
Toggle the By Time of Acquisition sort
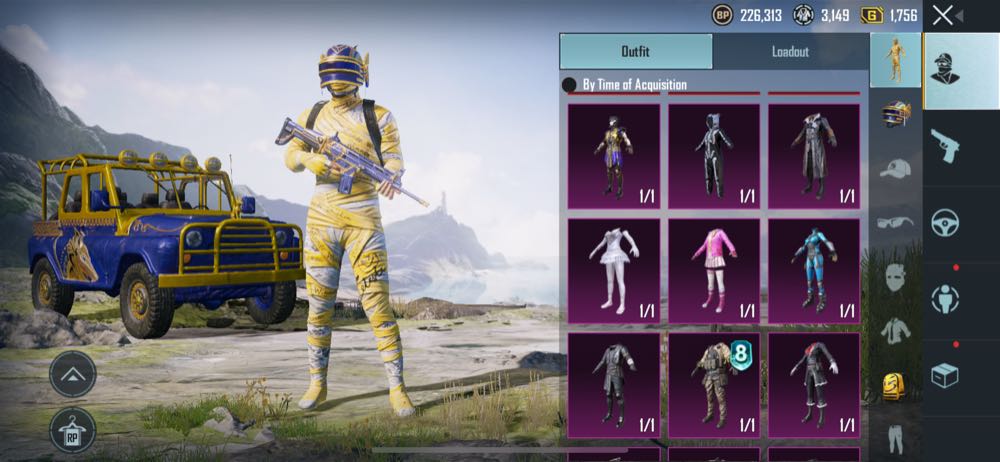point(570,85)
